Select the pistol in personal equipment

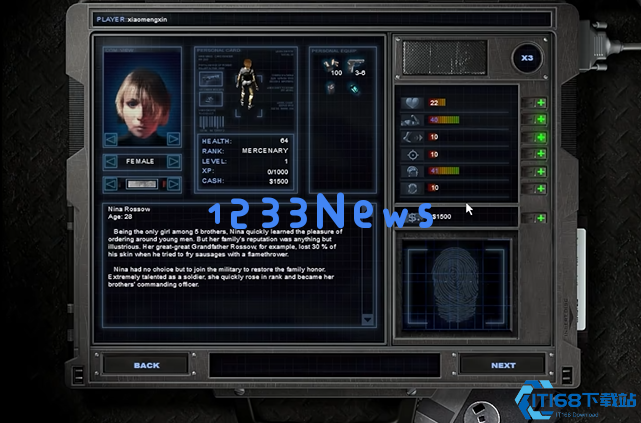(x=360, y=66)
